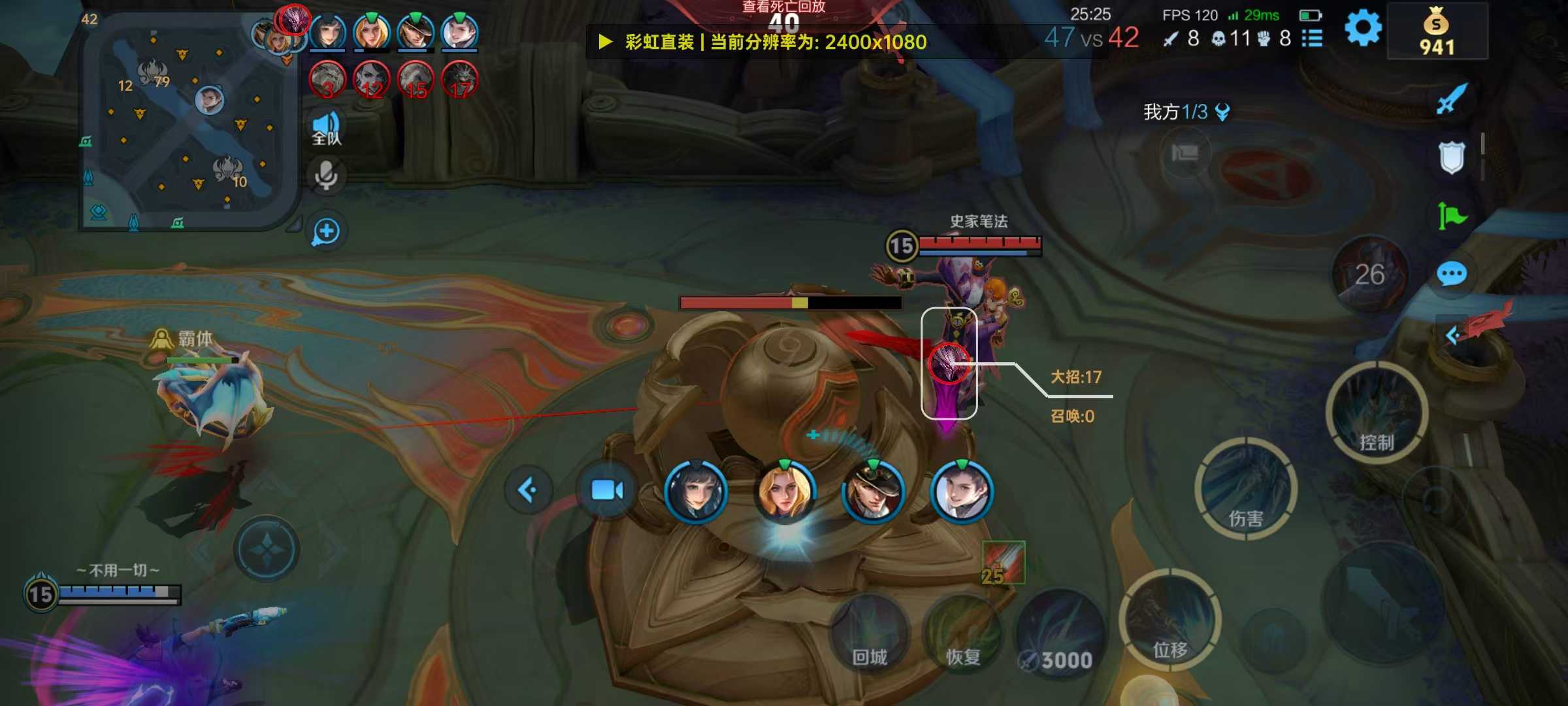Click the 彩虹直装 play arrow banner
Viewport: 1568px width, 706px height.
(606, 42)
